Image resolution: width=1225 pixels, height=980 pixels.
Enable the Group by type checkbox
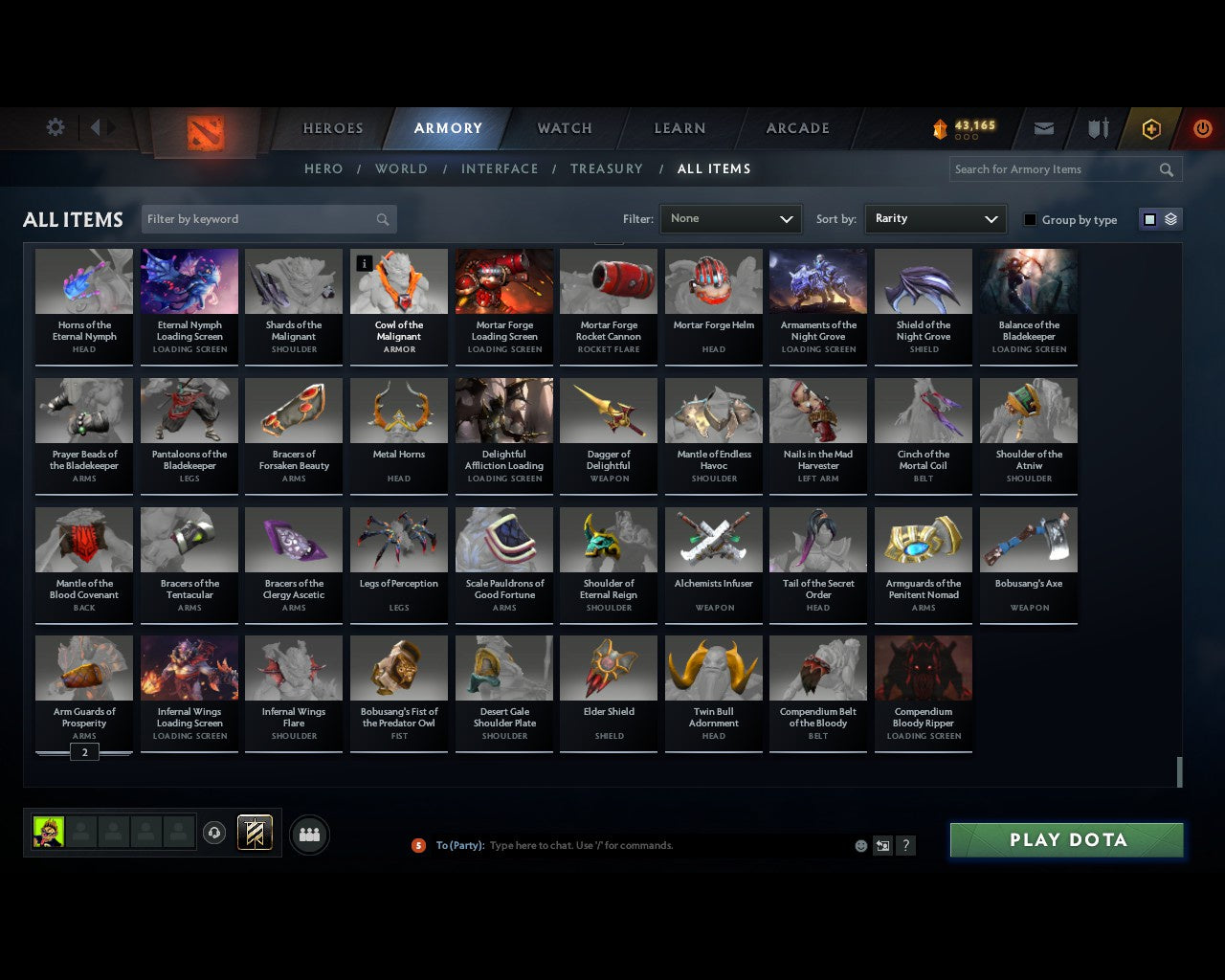coord(1030,219)
